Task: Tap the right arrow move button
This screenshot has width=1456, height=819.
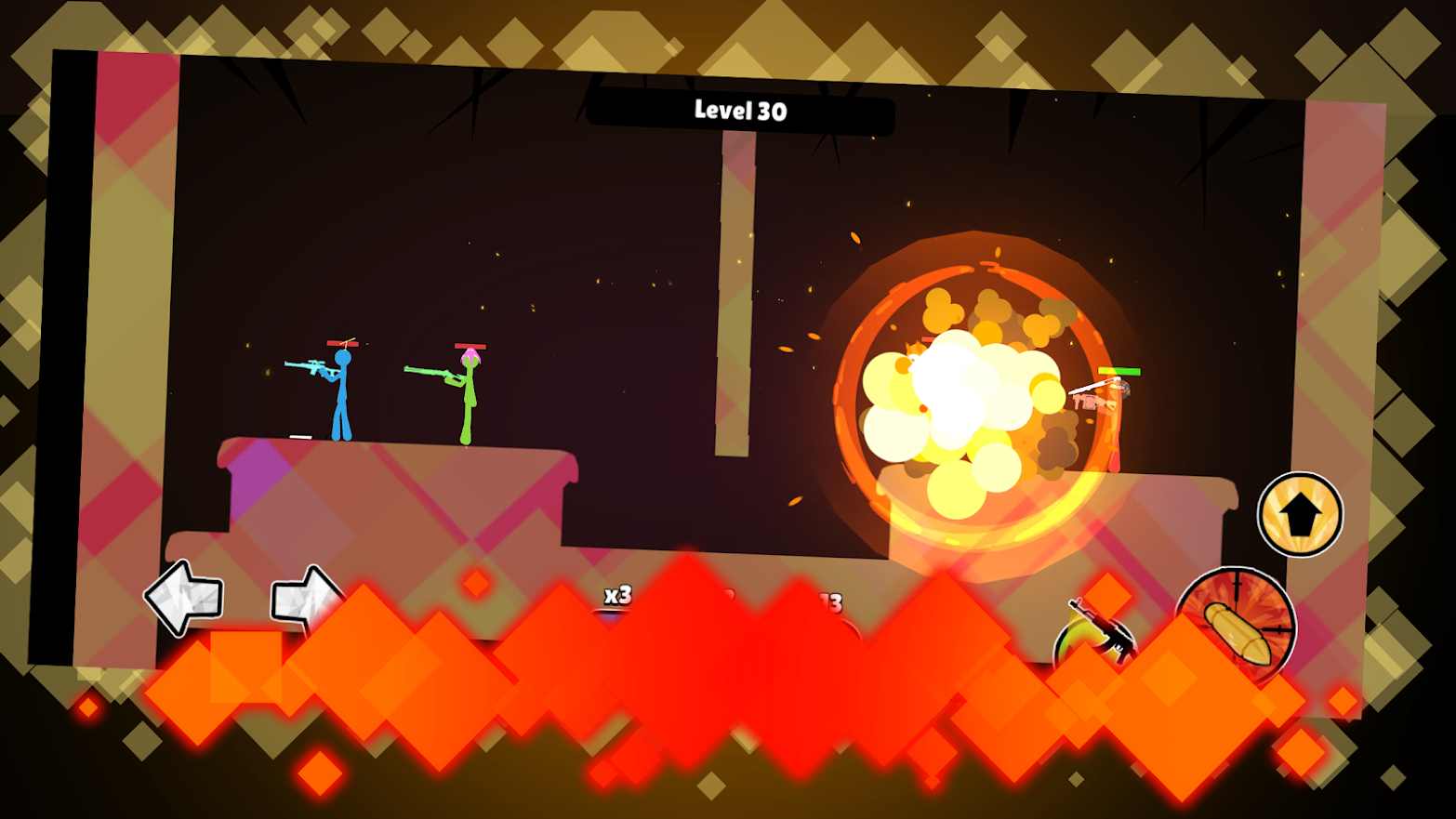Action: (x=304, y=597)
